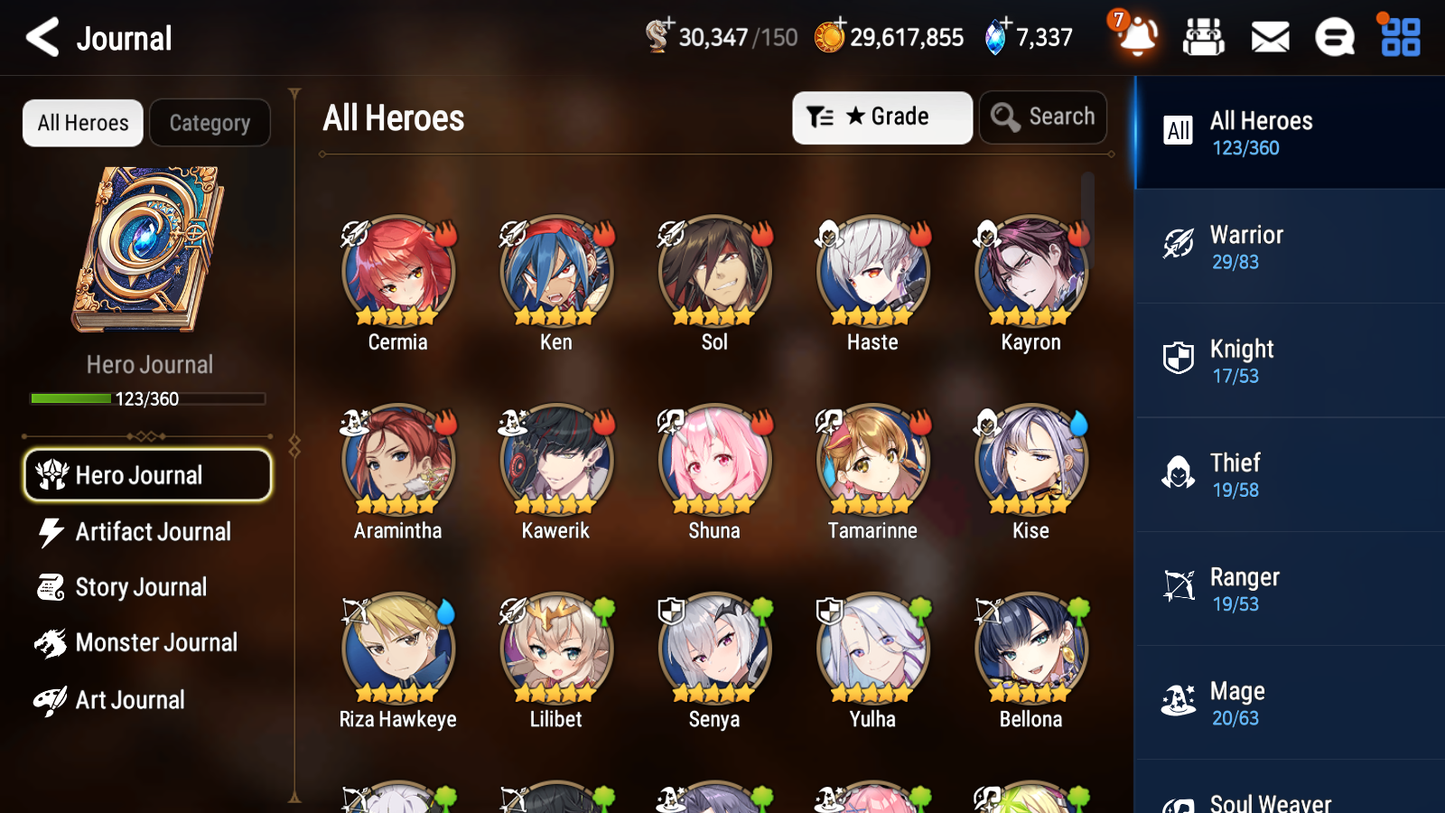Open the in-game chat
This screenshot has height=813, width=1445.
tap(1334, 36)
